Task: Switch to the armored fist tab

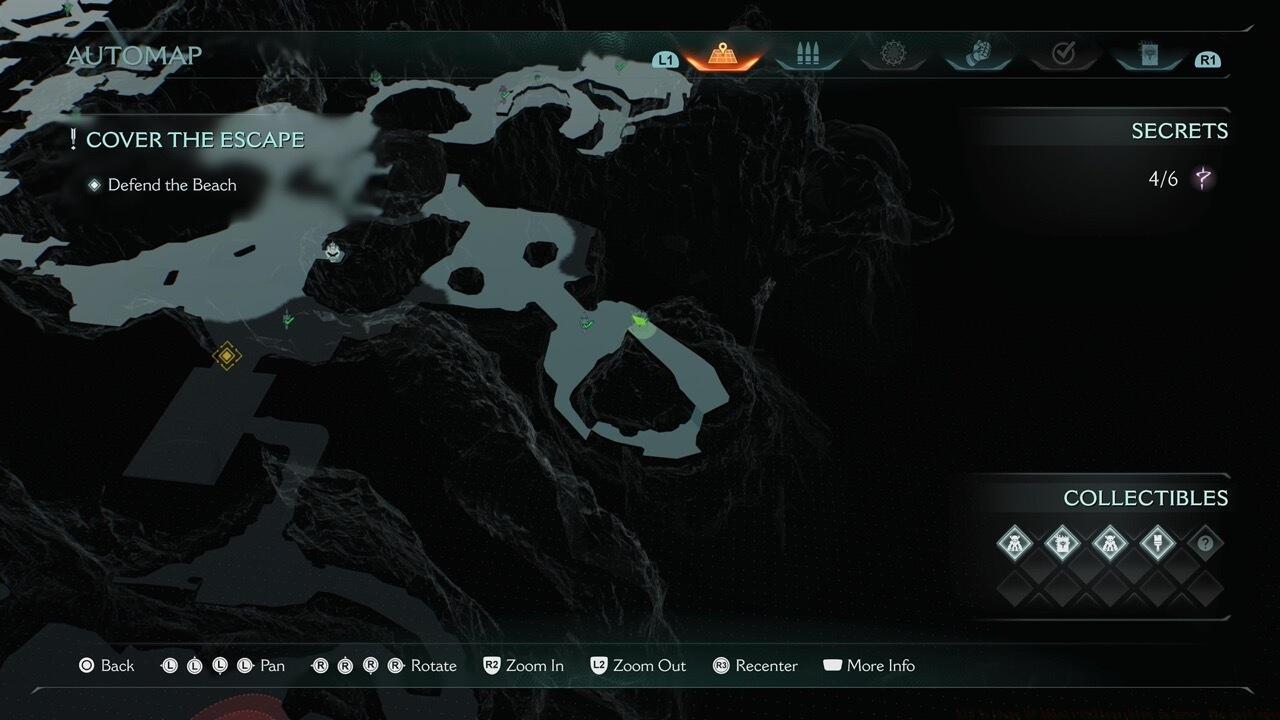Action: (x=978, y=55)
